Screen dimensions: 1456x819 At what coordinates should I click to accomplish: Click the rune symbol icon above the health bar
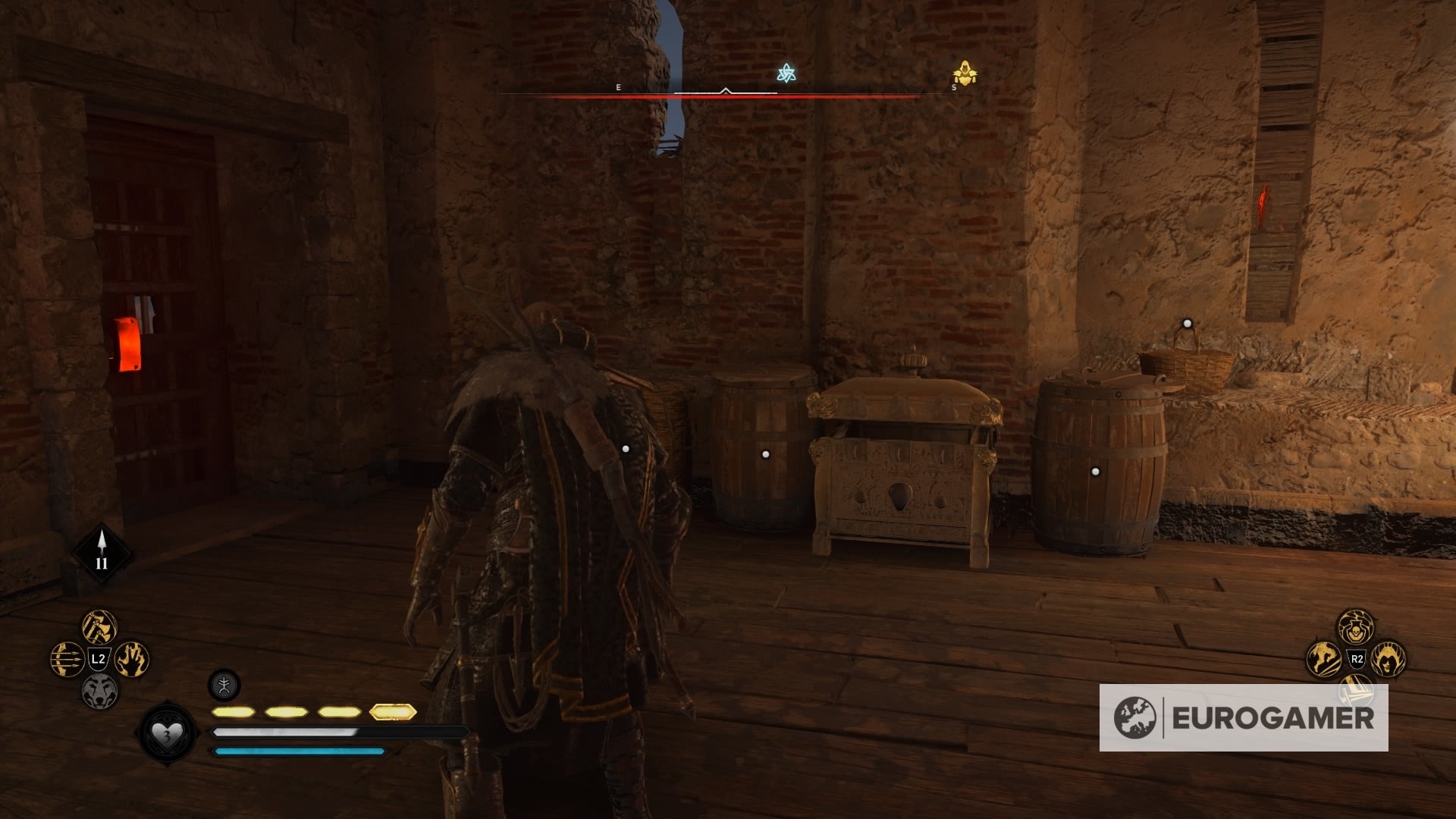point(224,686)
